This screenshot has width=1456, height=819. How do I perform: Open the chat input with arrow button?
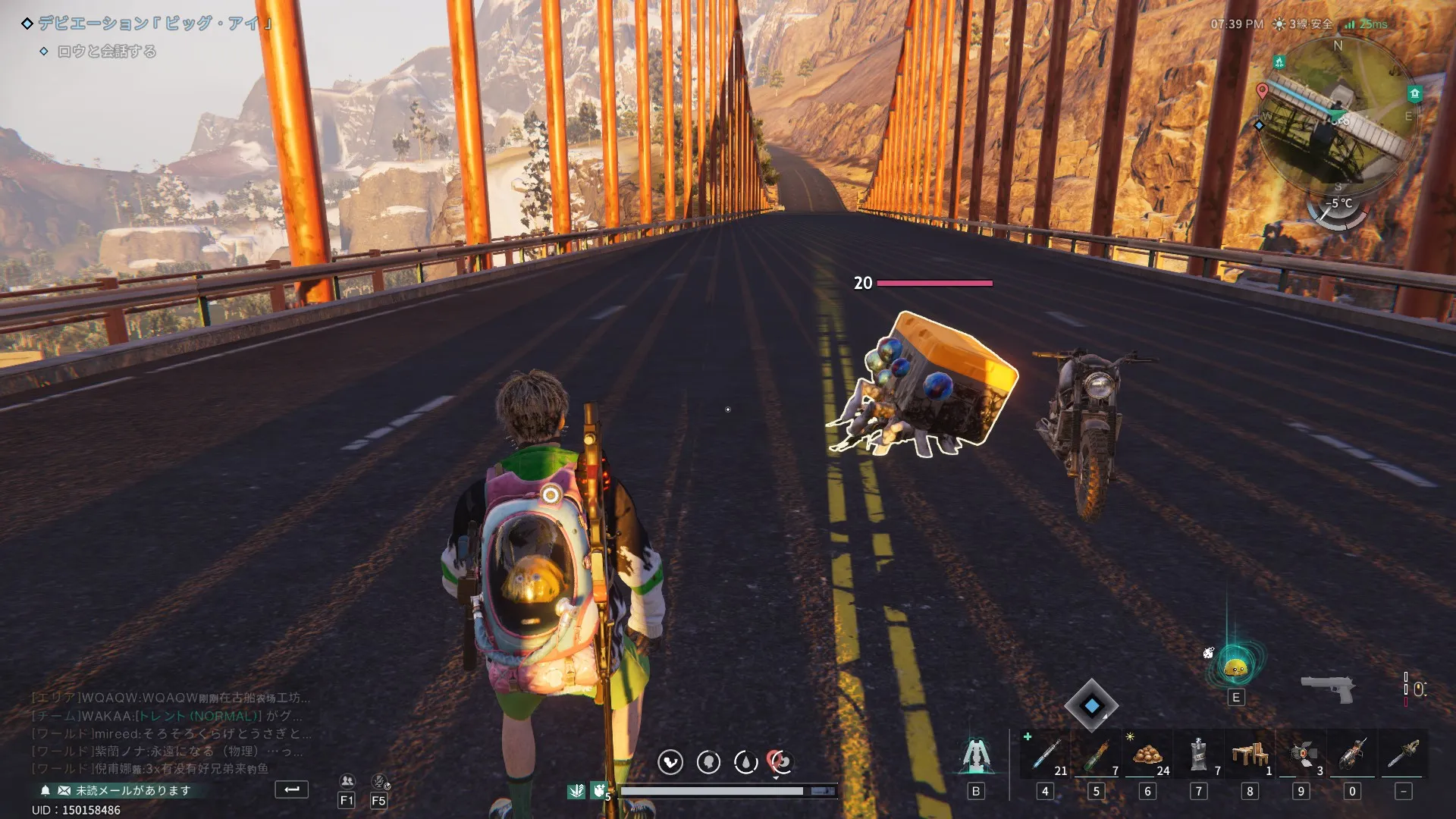coord(291,789)
